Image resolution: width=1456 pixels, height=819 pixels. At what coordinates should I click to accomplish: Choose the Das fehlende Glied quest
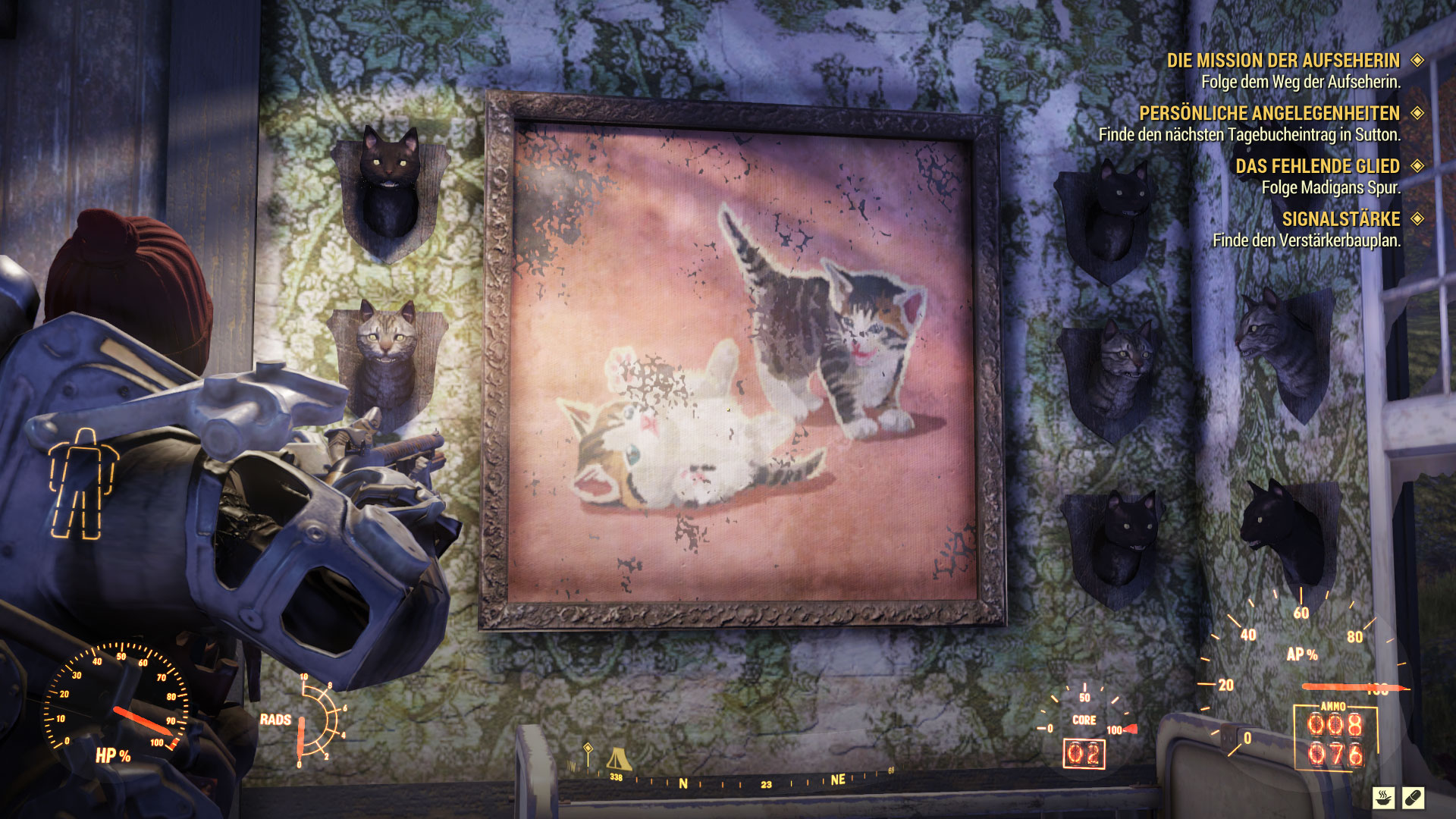click(1317, 166)
